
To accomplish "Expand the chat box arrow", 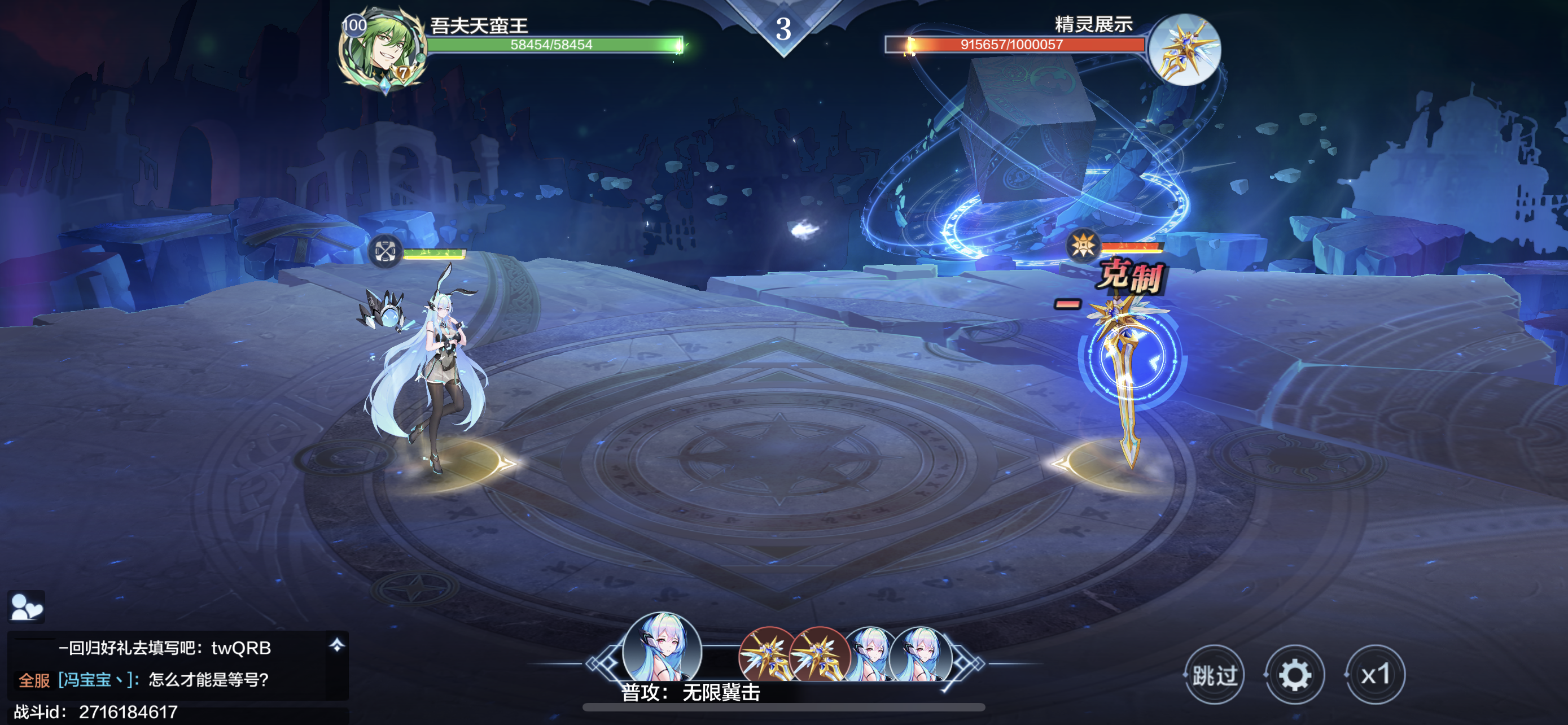I will point(336,645).
